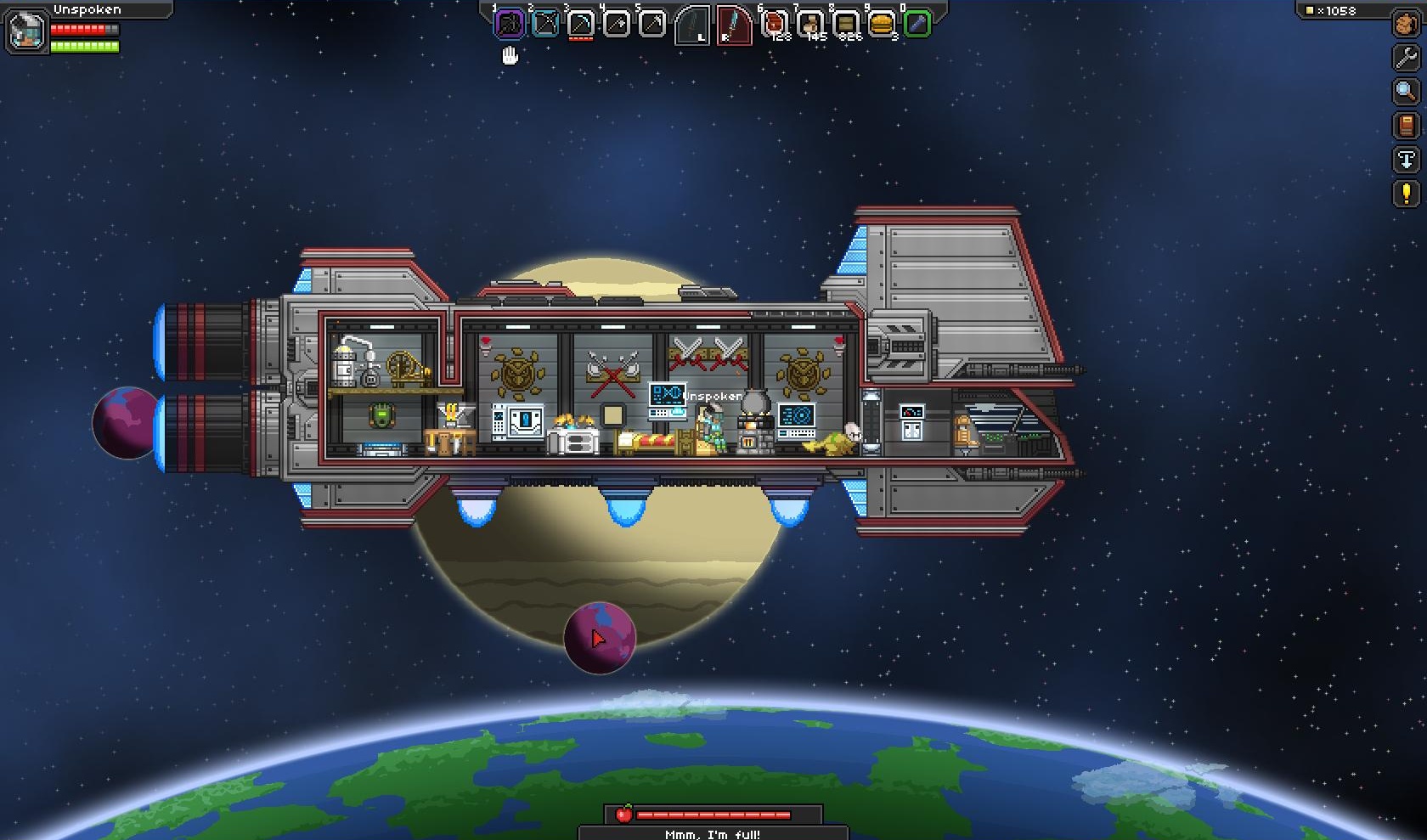This screenshot has height=840, width=1427.
Task: Select the hotbar slot 7 item stack
Action: pos(810,24)
